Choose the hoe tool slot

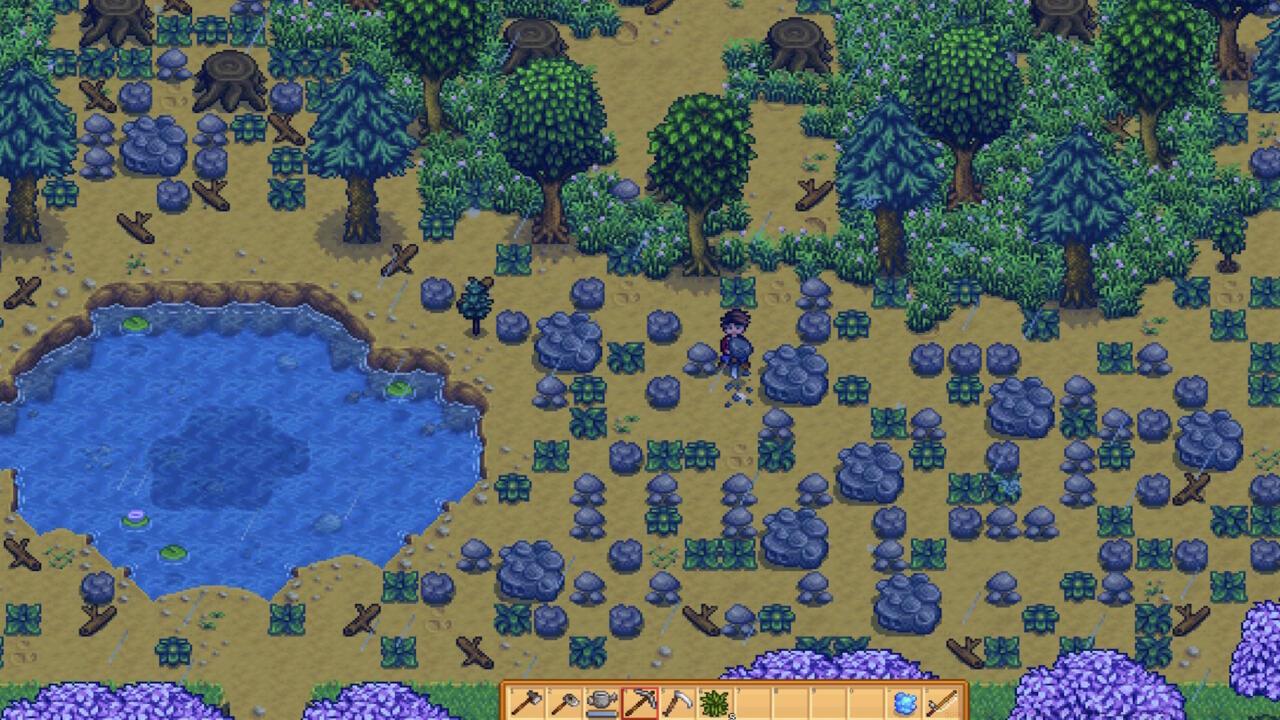[564, 702]
